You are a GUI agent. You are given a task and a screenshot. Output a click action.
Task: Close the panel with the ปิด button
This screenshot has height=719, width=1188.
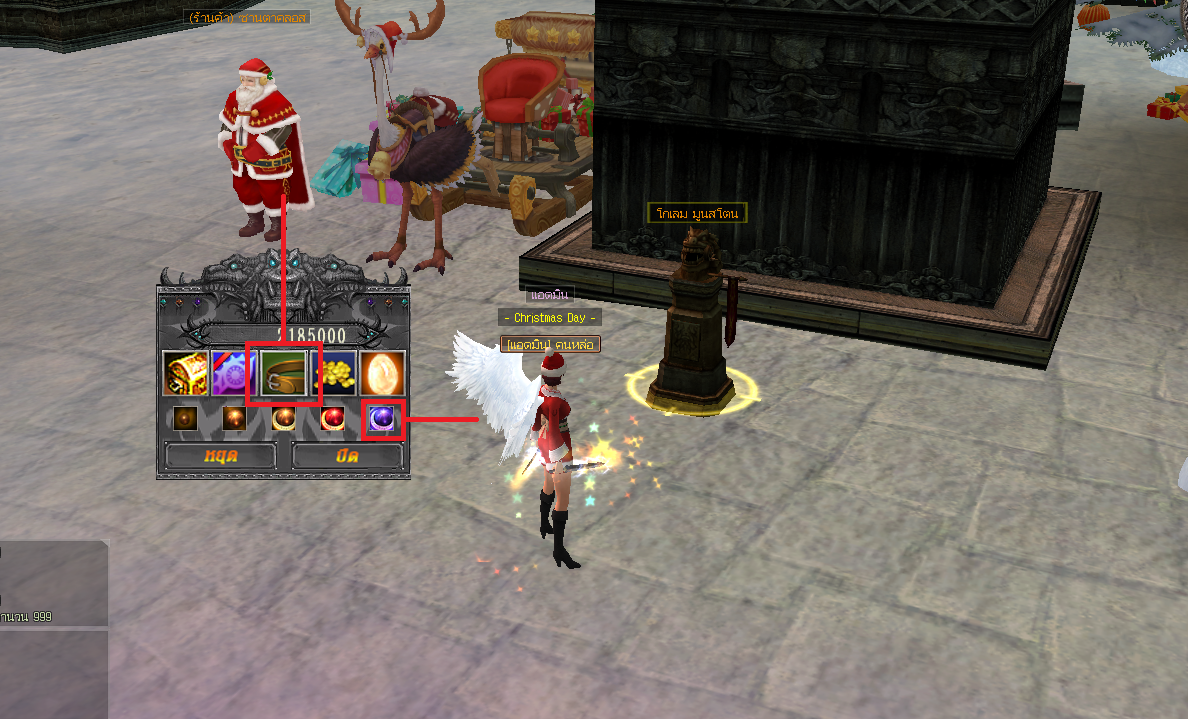(x=347, y=456)
